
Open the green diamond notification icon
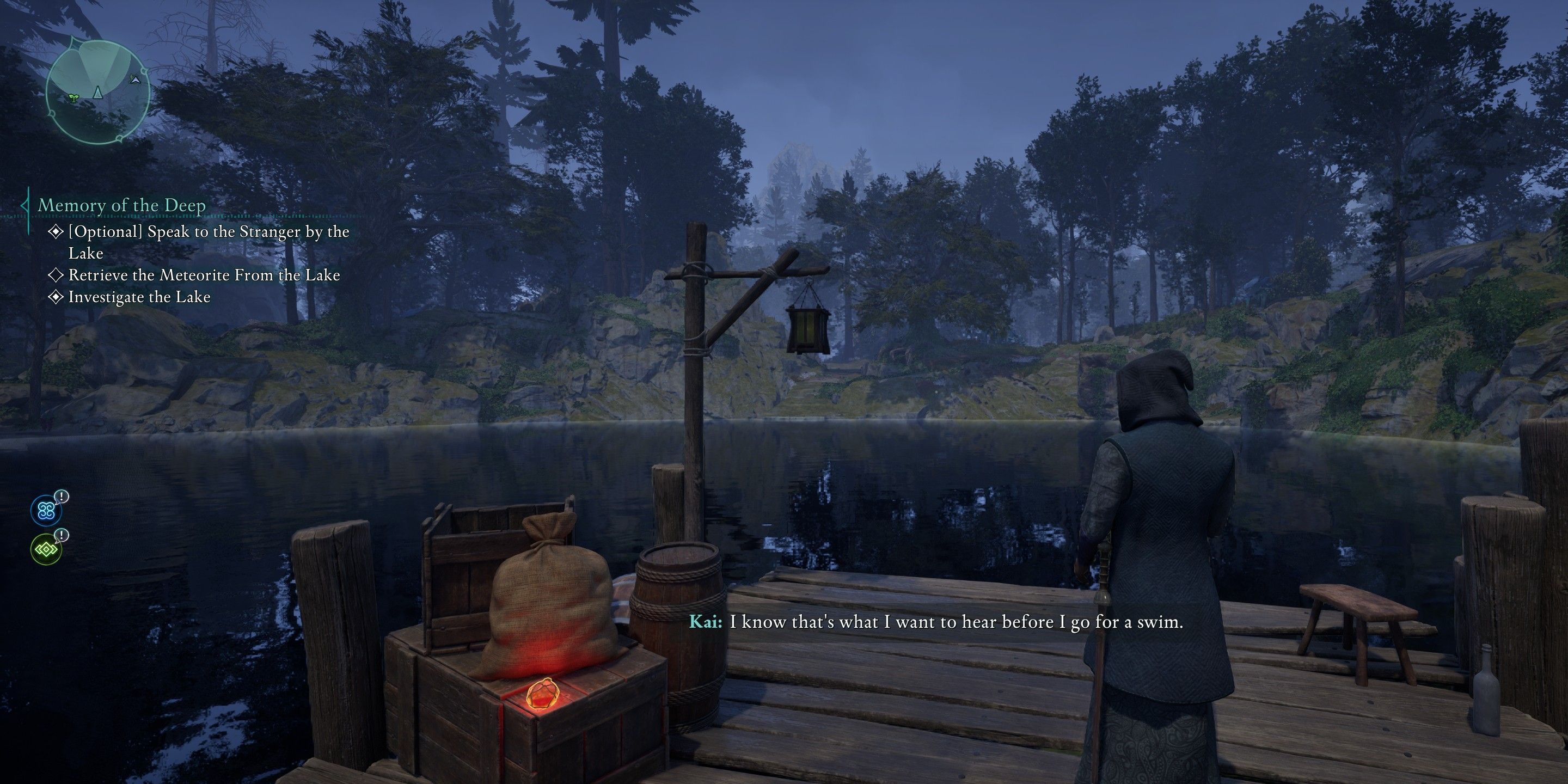46,550
